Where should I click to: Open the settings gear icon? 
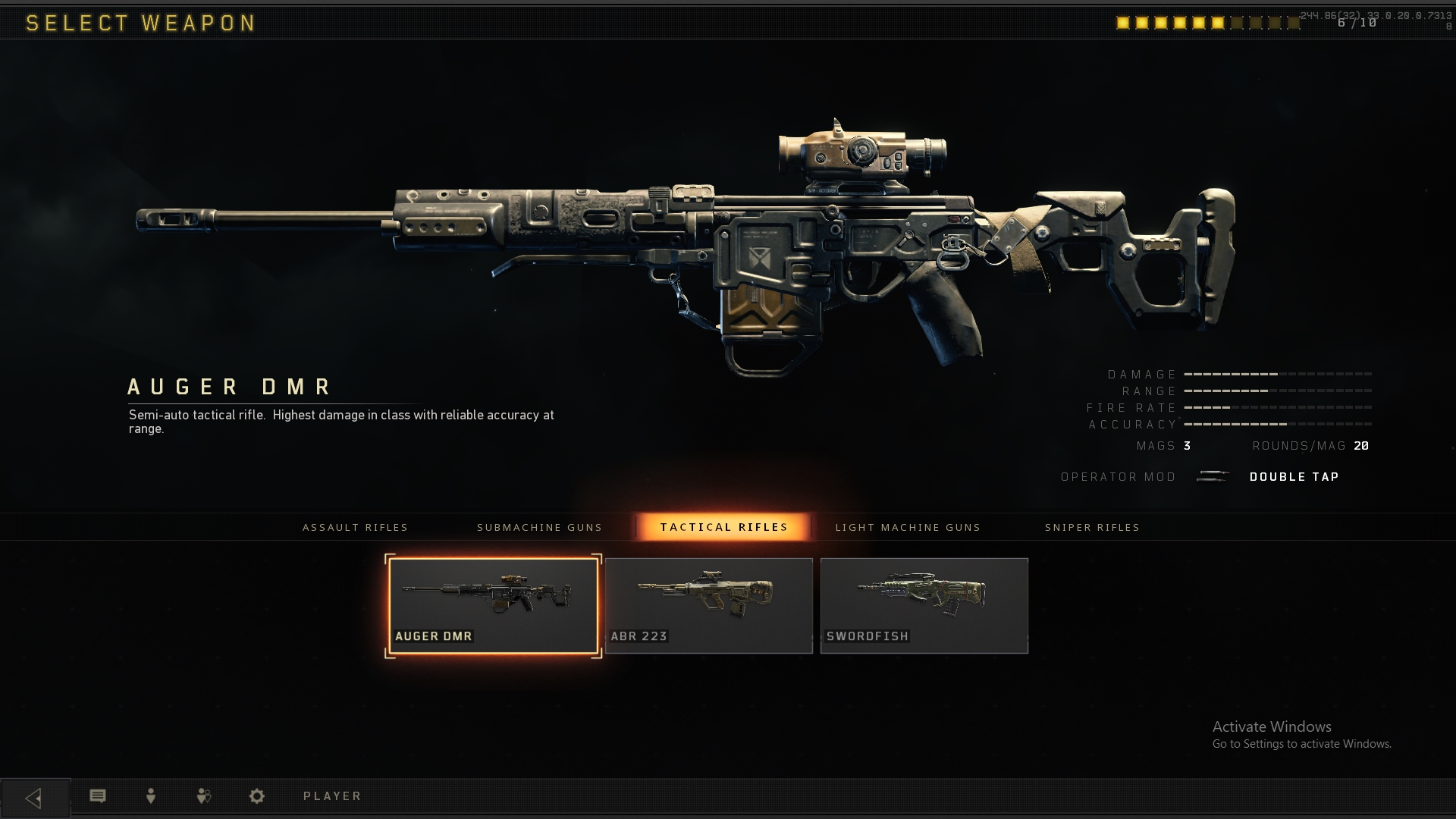point(257,795)
